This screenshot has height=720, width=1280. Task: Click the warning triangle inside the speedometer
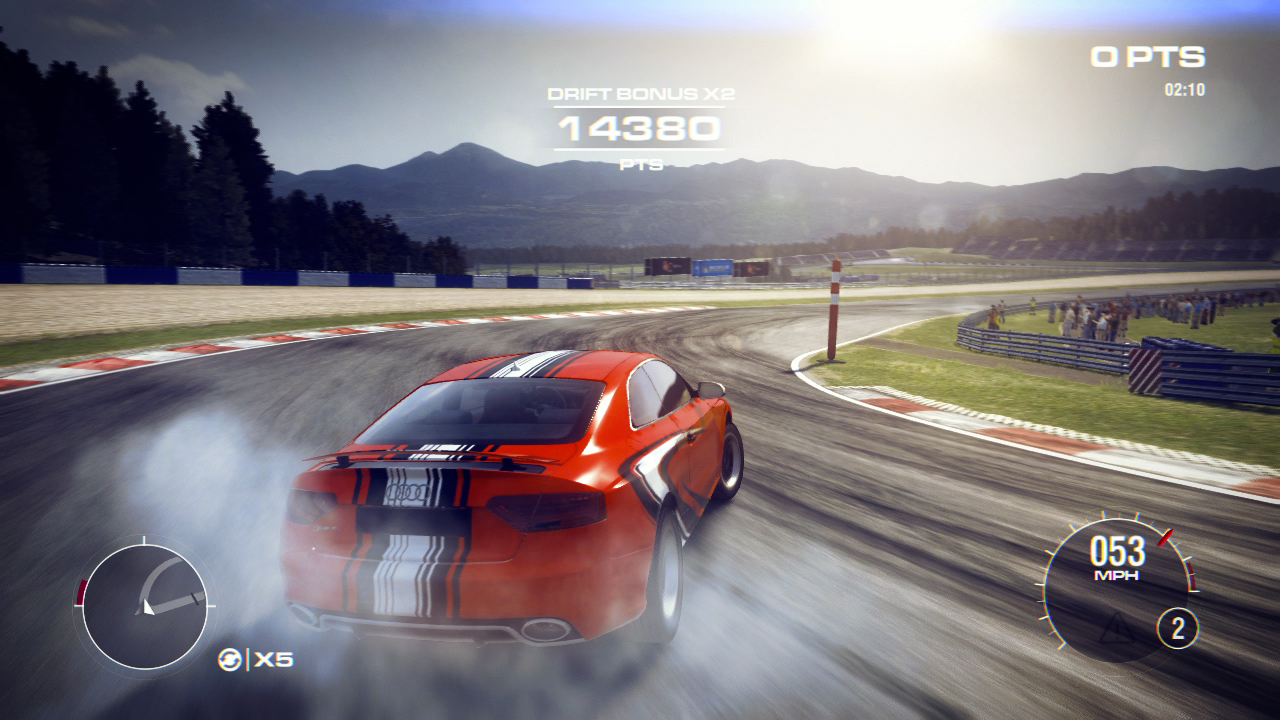coord(1116,628)
